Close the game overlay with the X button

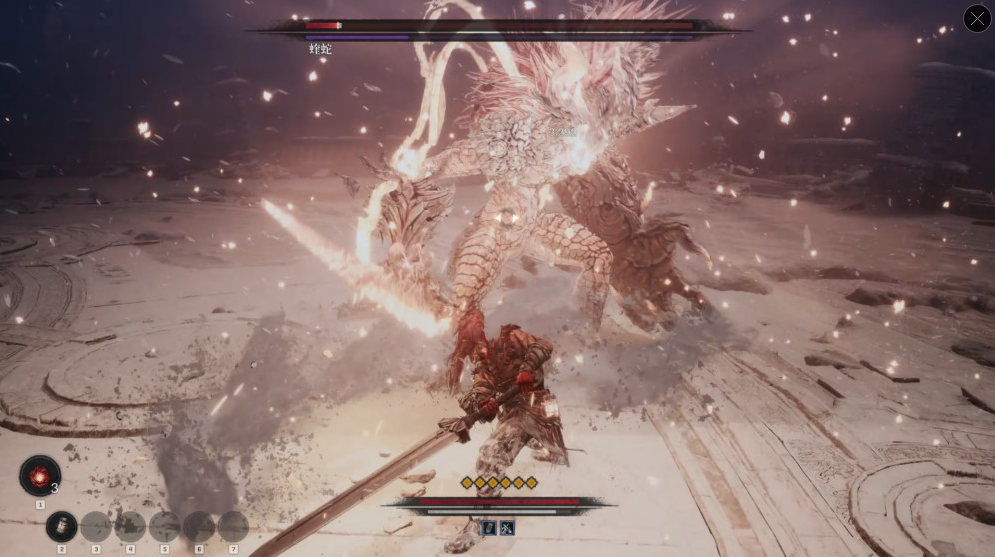point(977,19)
